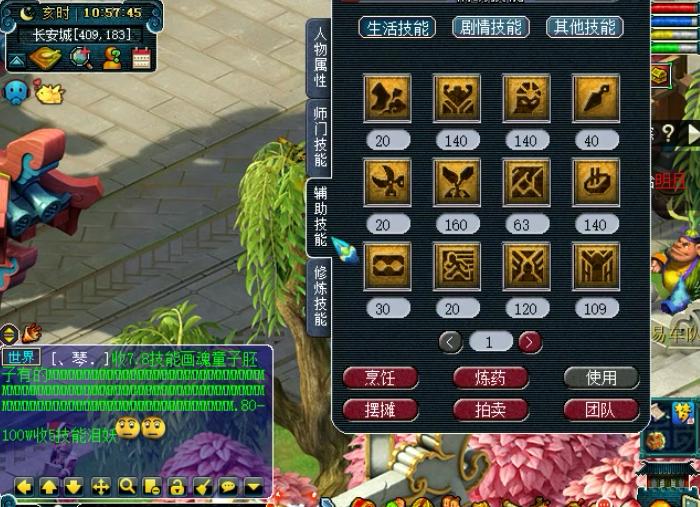Open the 人物属性 side tab
The width and height of the screenshot is (700, 507).
[x=319, y=58]
